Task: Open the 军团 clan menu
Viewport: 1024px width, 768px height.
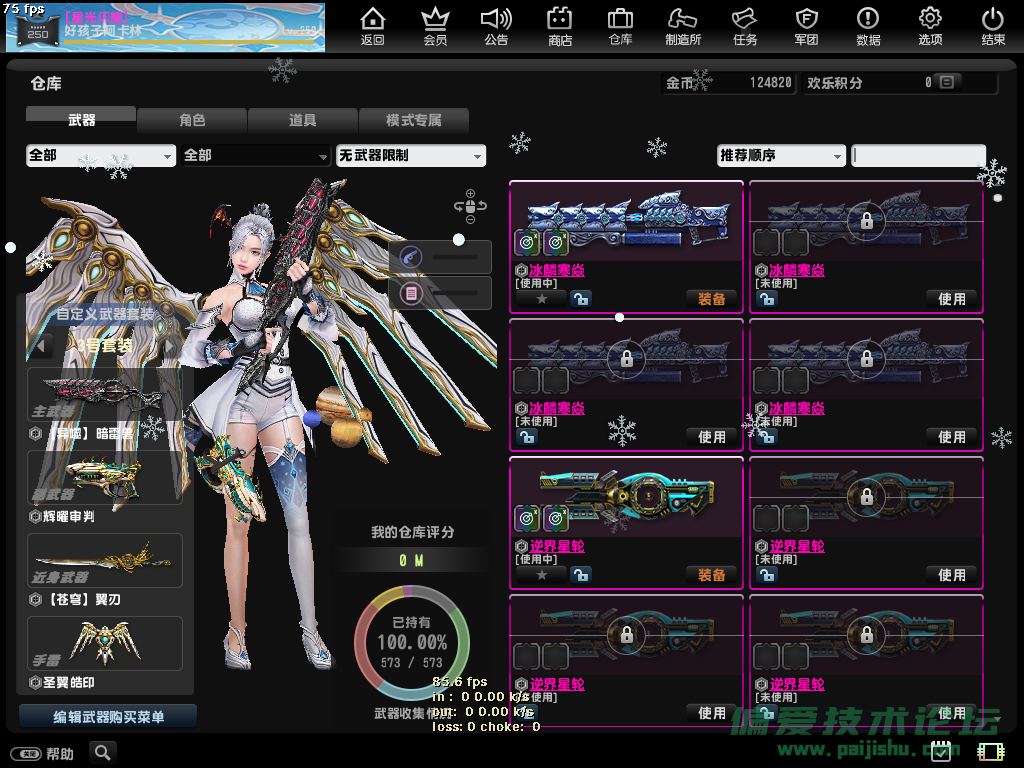Action: coord(806,26)
